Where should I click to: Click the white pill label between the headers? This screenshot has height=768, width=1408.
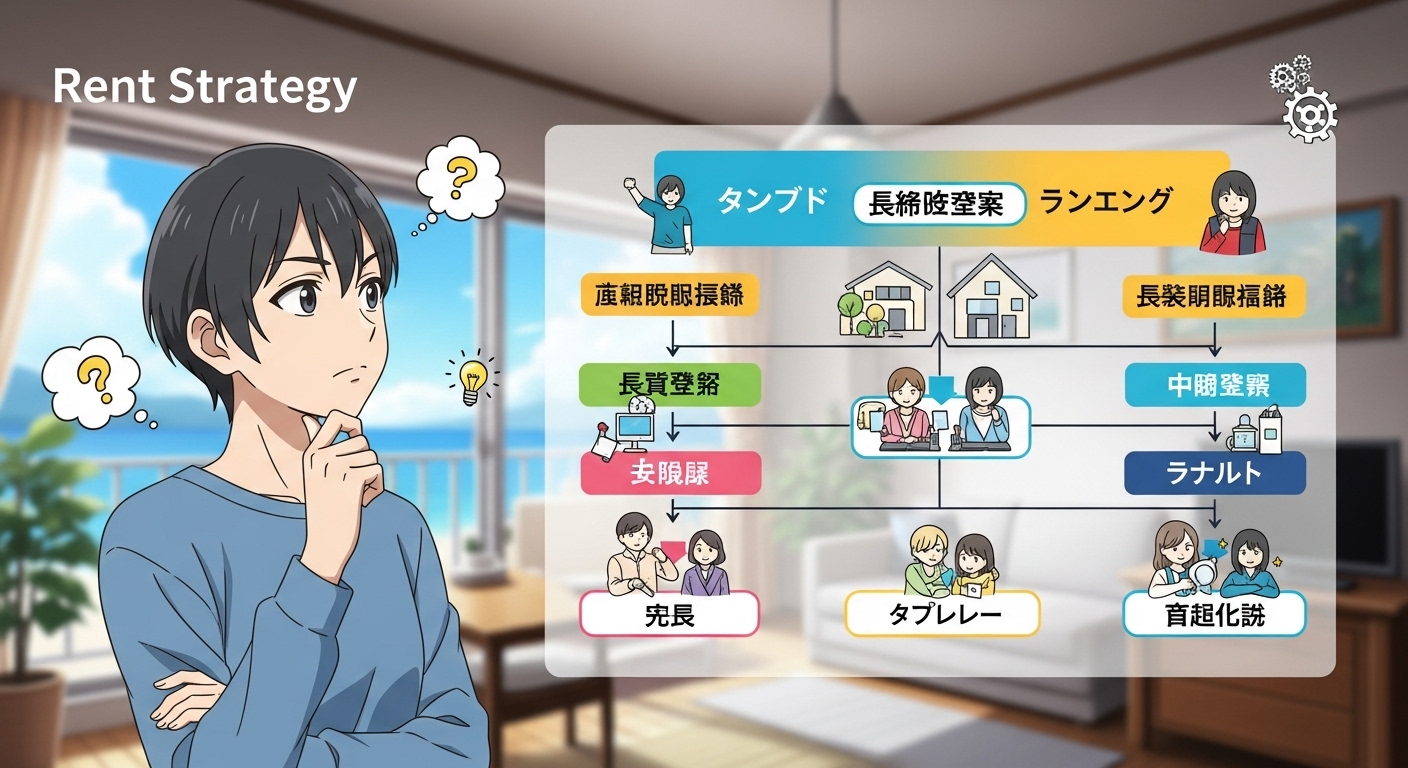tap(939, 204)
